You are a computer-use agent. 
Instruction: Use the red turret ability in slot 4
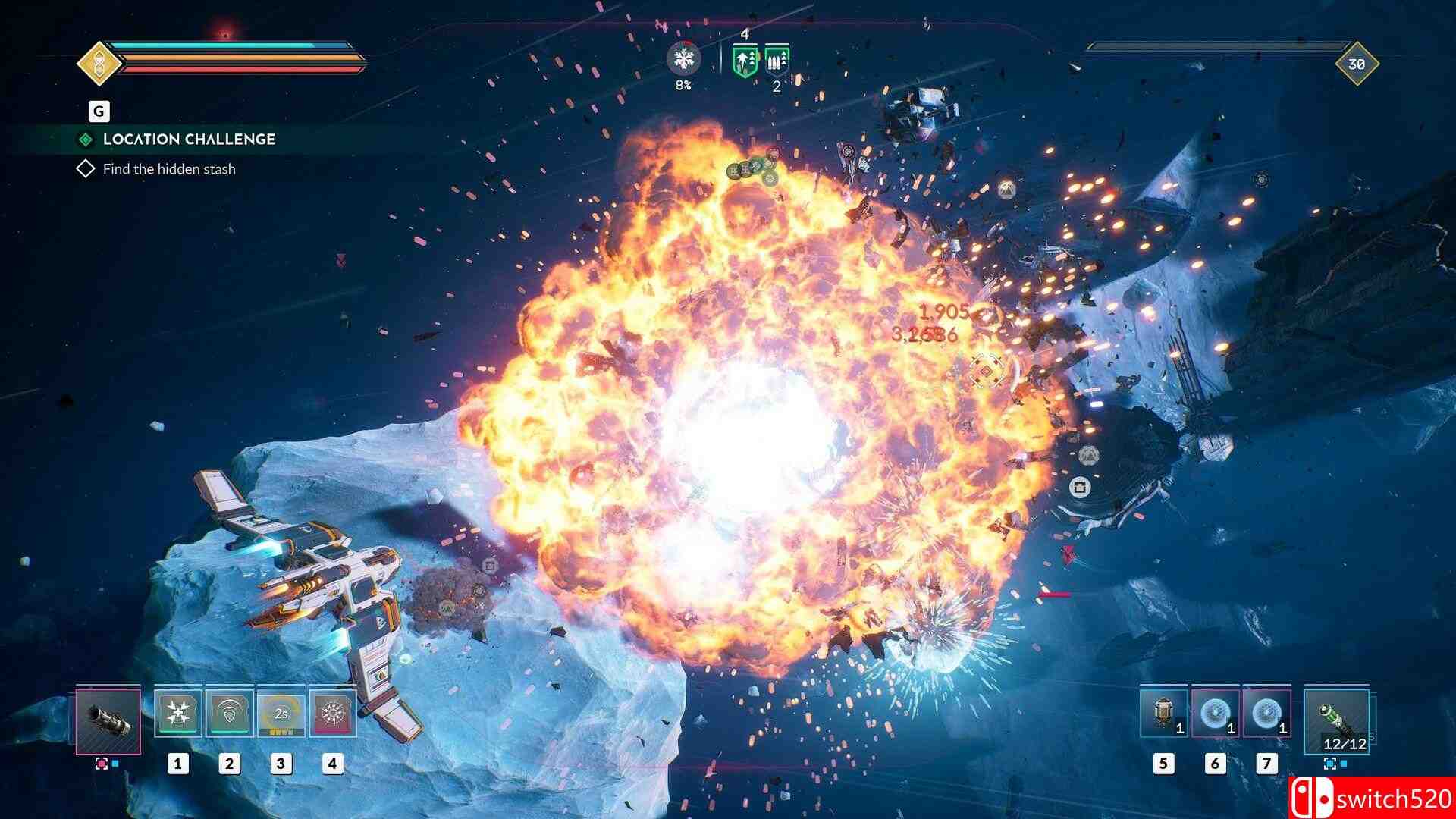[x=331, y=713]
